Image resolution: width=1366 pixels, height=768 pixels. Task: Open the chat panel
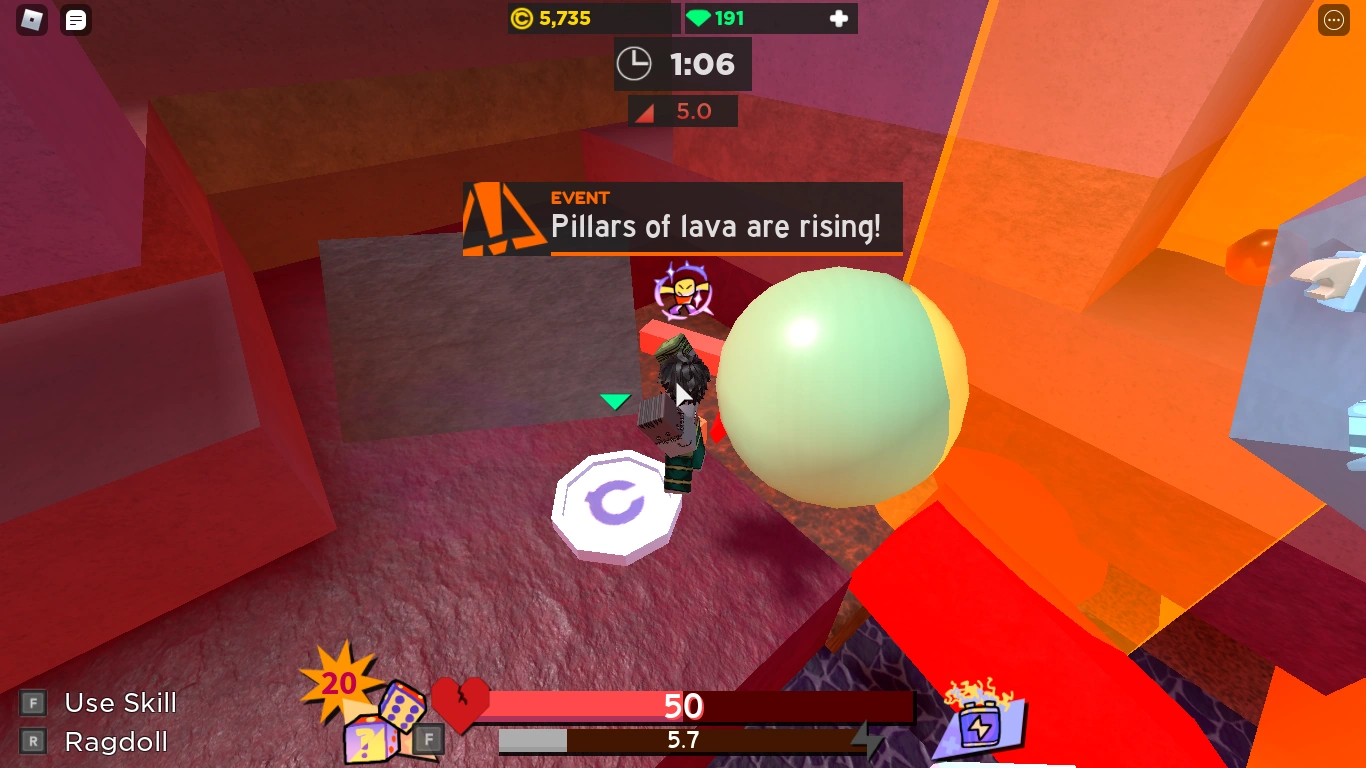click(75, 20)
